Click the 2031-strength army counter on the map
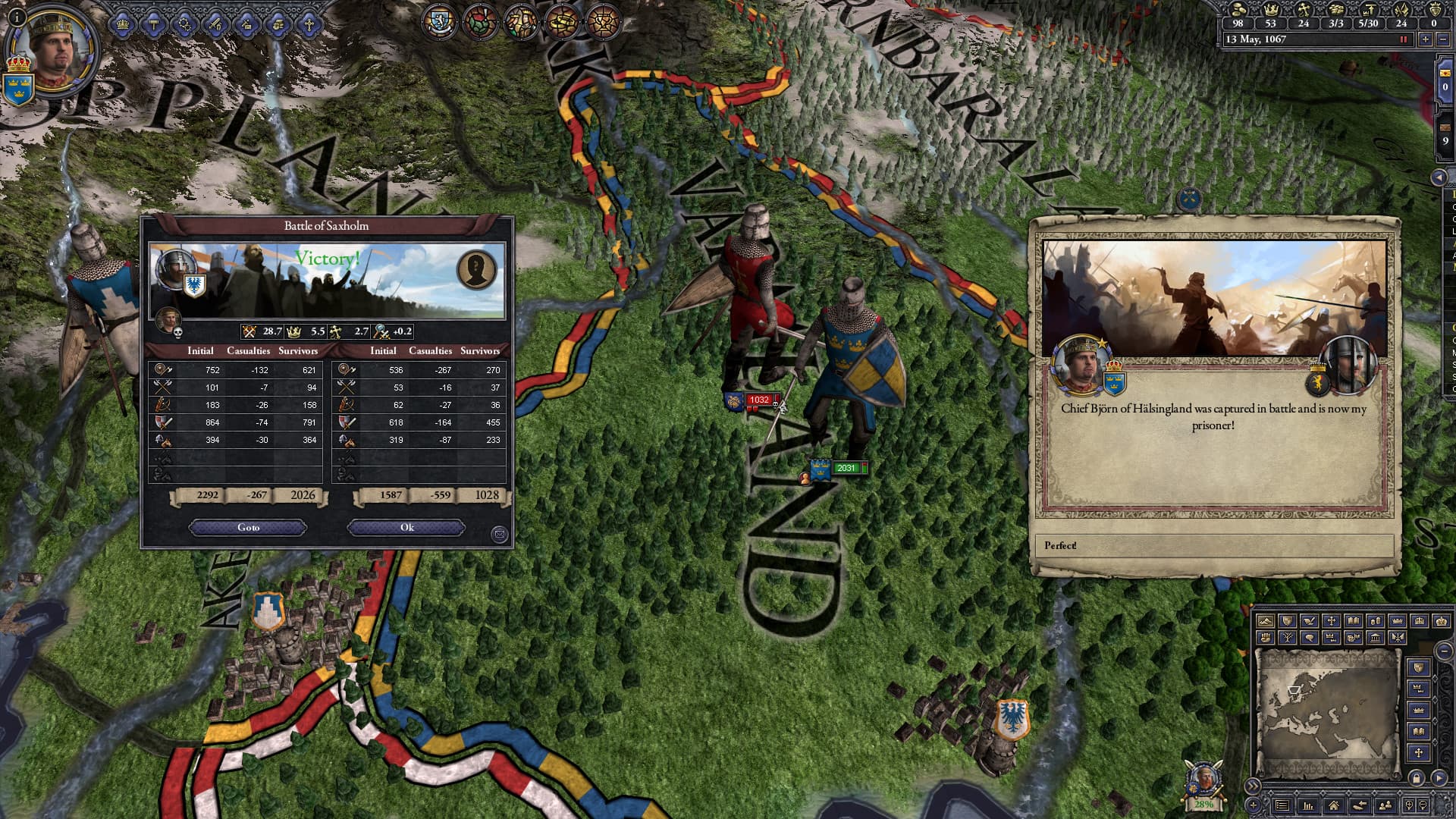The width and height of the screenshot is (1456, 819). 849,468
